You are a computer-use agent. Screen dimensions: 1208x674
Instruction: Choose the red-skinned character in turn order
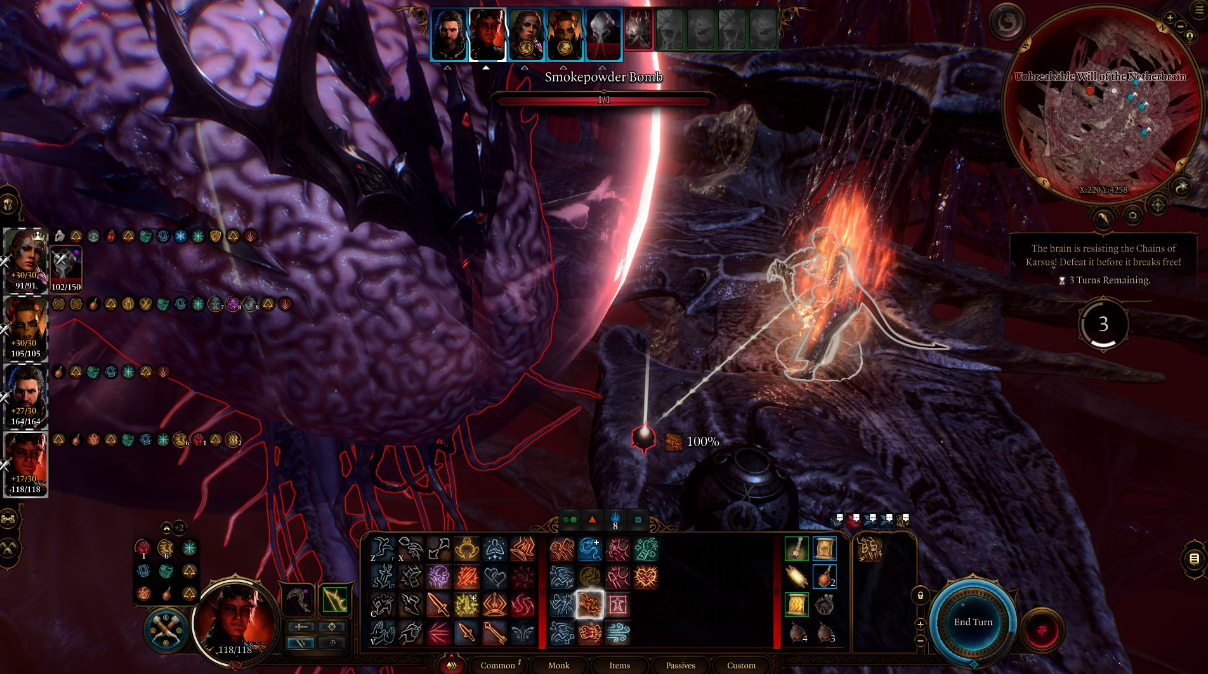tap(486, 34)
